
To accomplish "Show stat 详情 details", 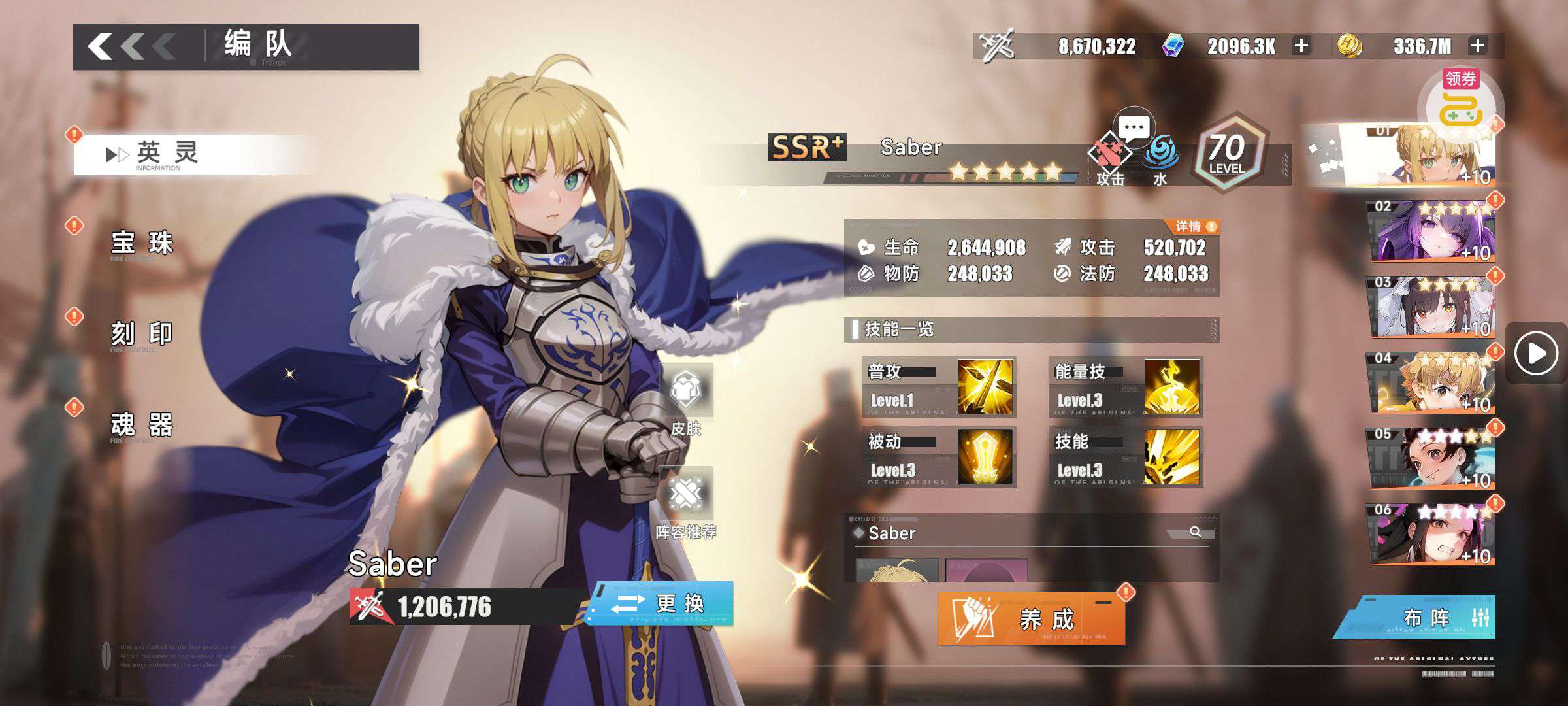I will tap(1195, 227).
